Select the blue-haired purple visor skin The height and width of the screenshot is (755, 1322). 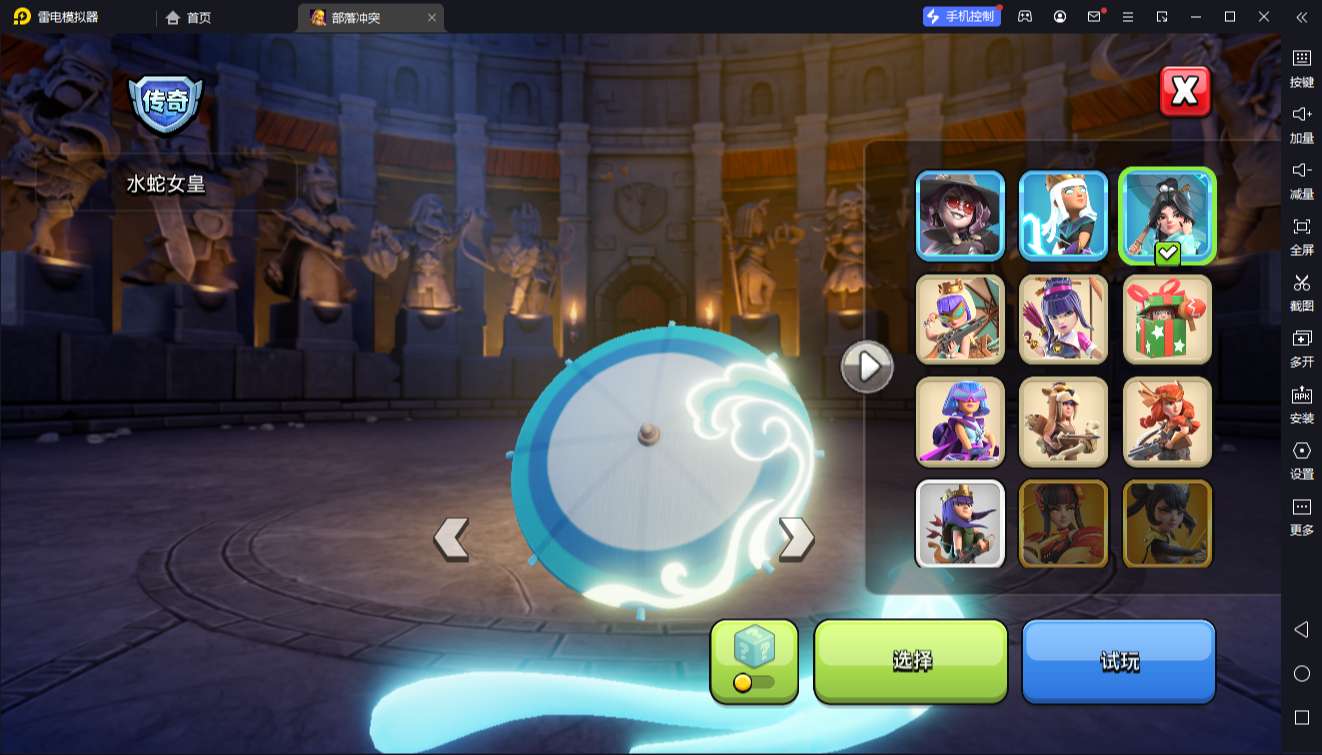point(960,422)
